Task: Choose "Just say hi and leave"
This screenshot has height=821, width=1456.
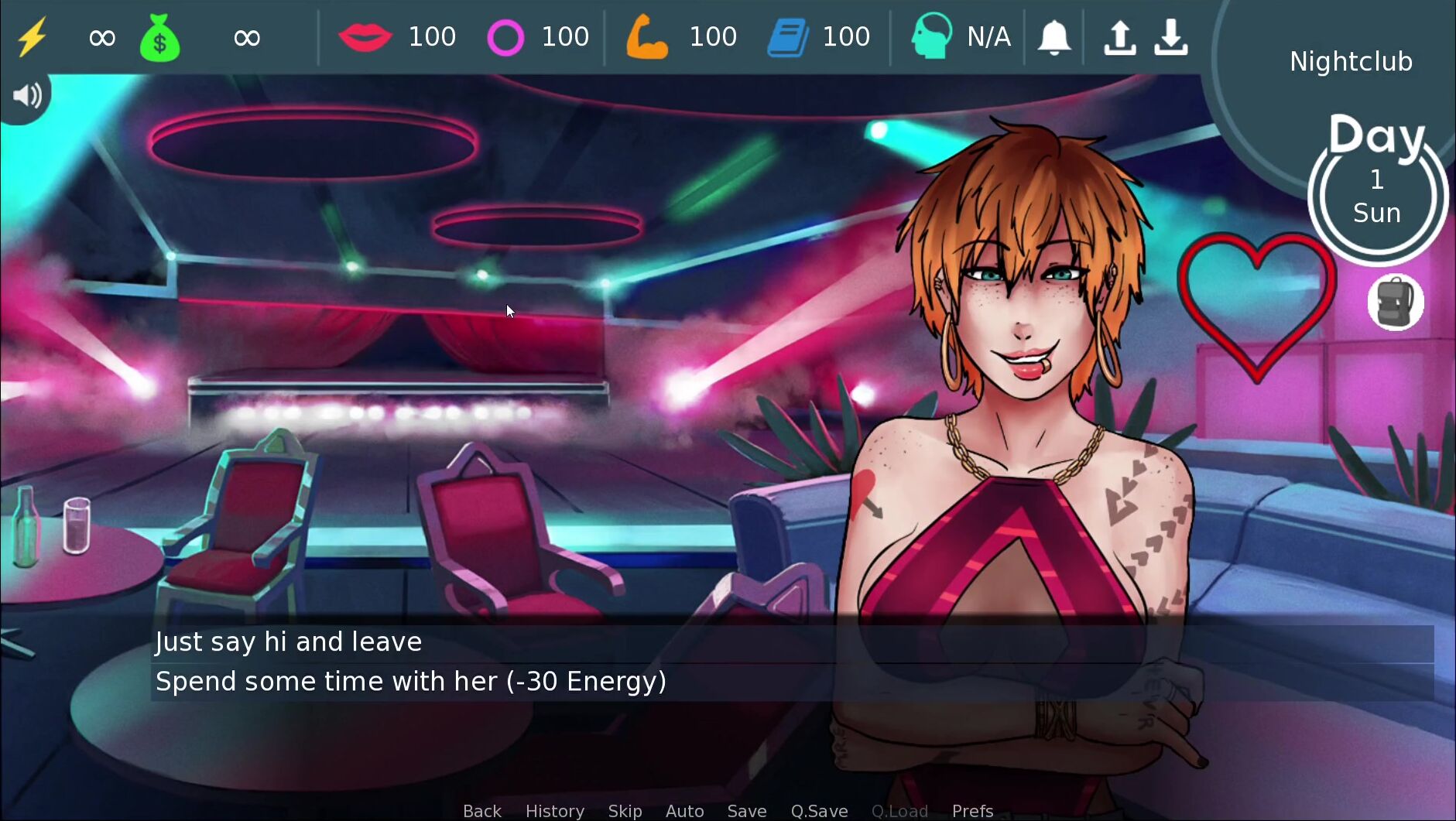Action: pyautogui.click(x=288, y=642)
